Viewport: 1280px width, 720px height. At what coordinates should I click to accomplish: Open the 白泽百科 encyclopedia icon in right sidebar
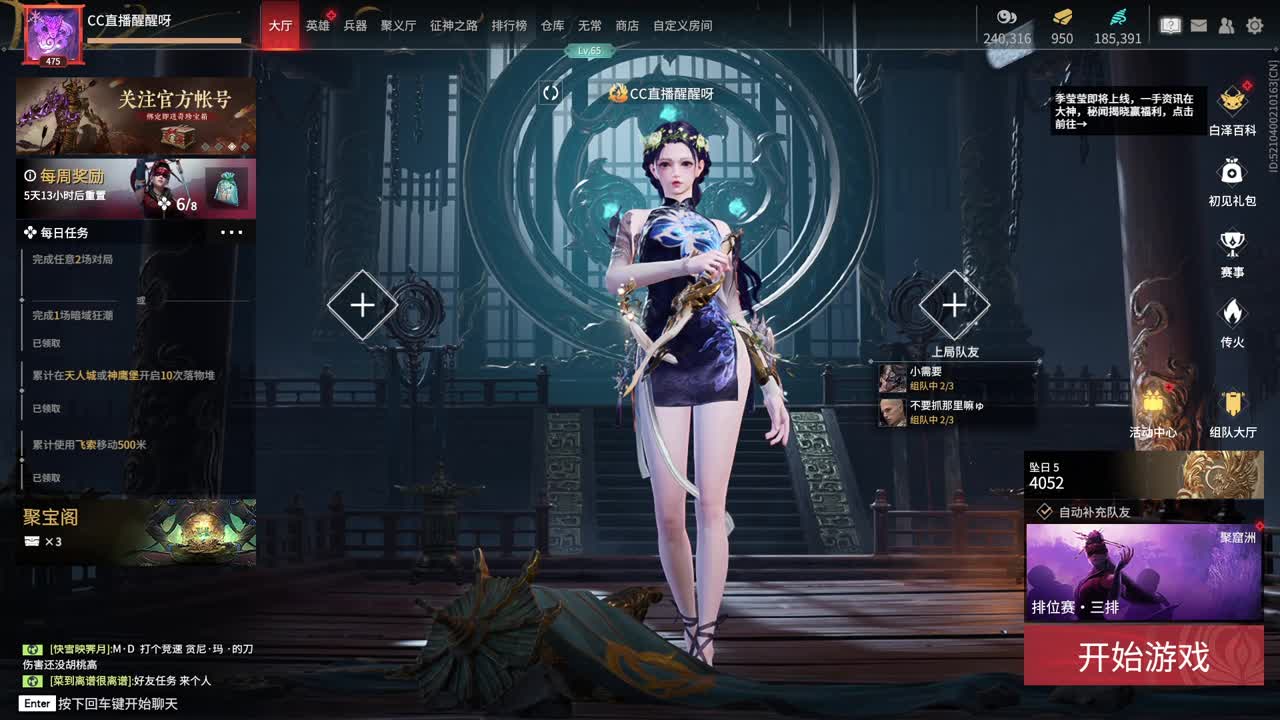[1231, 100]
